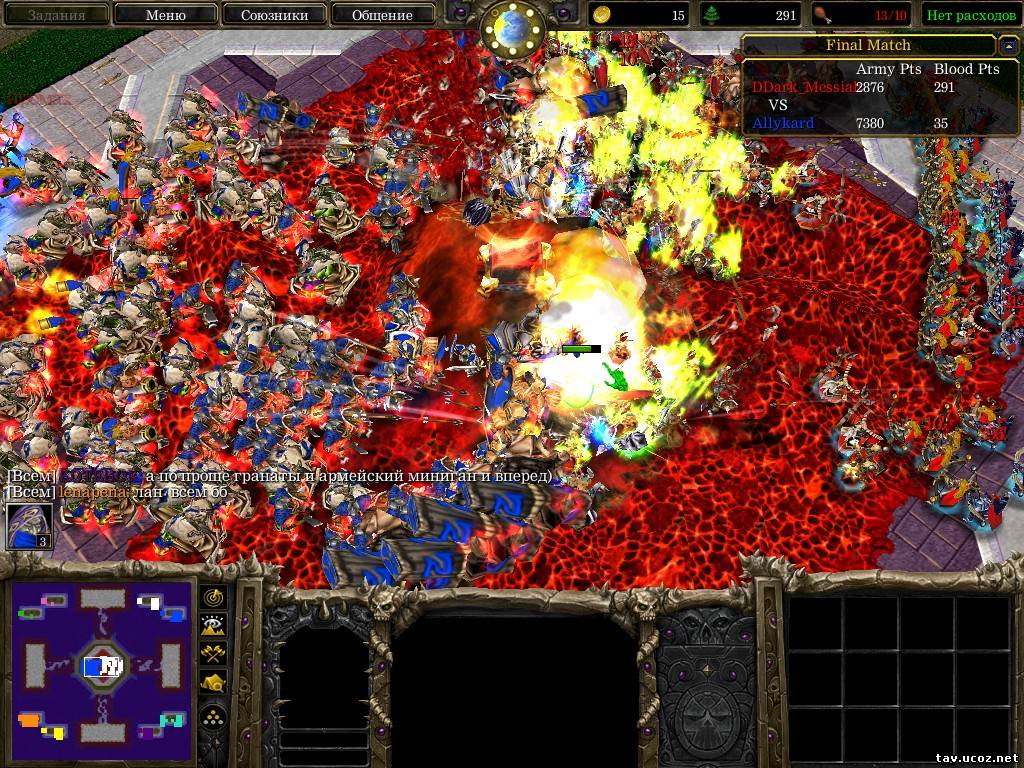1024x768 pixels.
Task: Toggle formation movement dots button
Action: [214, 715]
